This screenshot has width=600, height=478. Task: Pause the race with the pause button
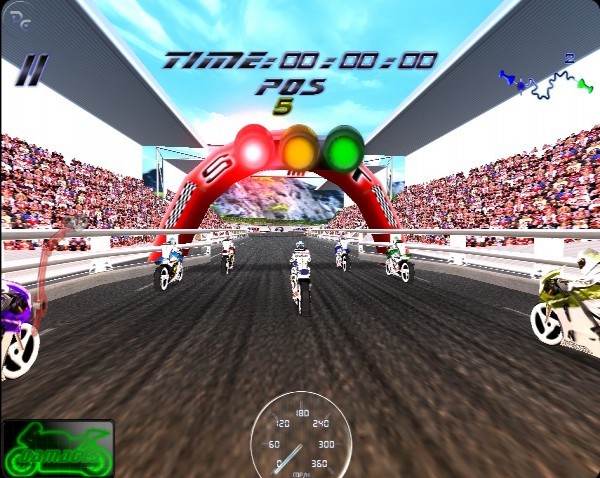coord(32,70)
